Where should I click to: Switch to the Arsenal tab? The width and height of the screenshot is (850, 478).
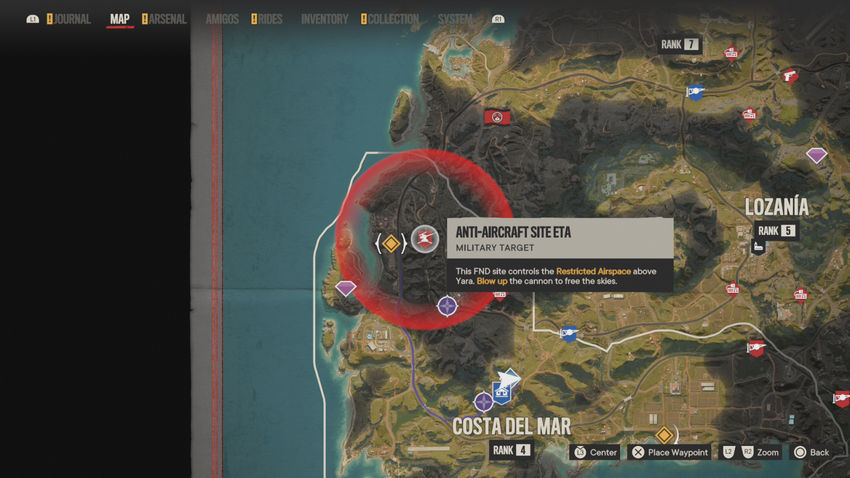coord(167,19)
